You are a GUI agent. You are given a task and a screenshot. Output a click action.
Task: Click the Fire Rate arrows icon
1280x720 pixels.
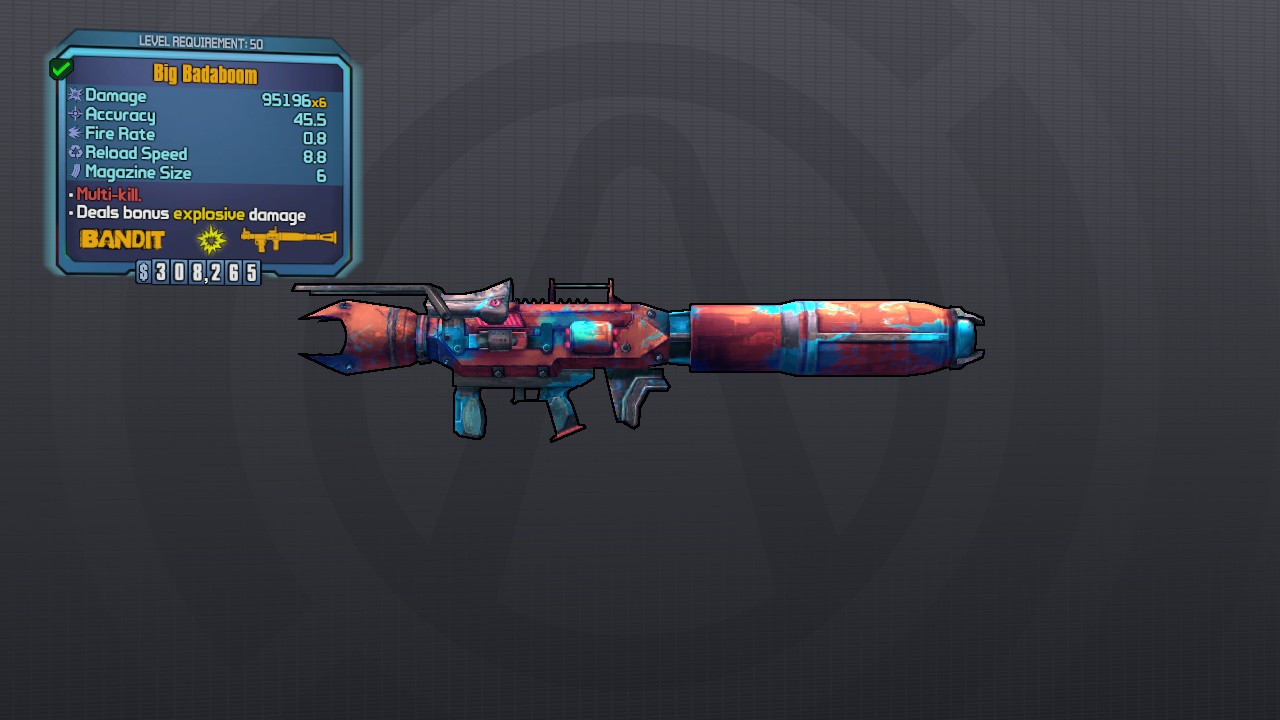(74, 133)
